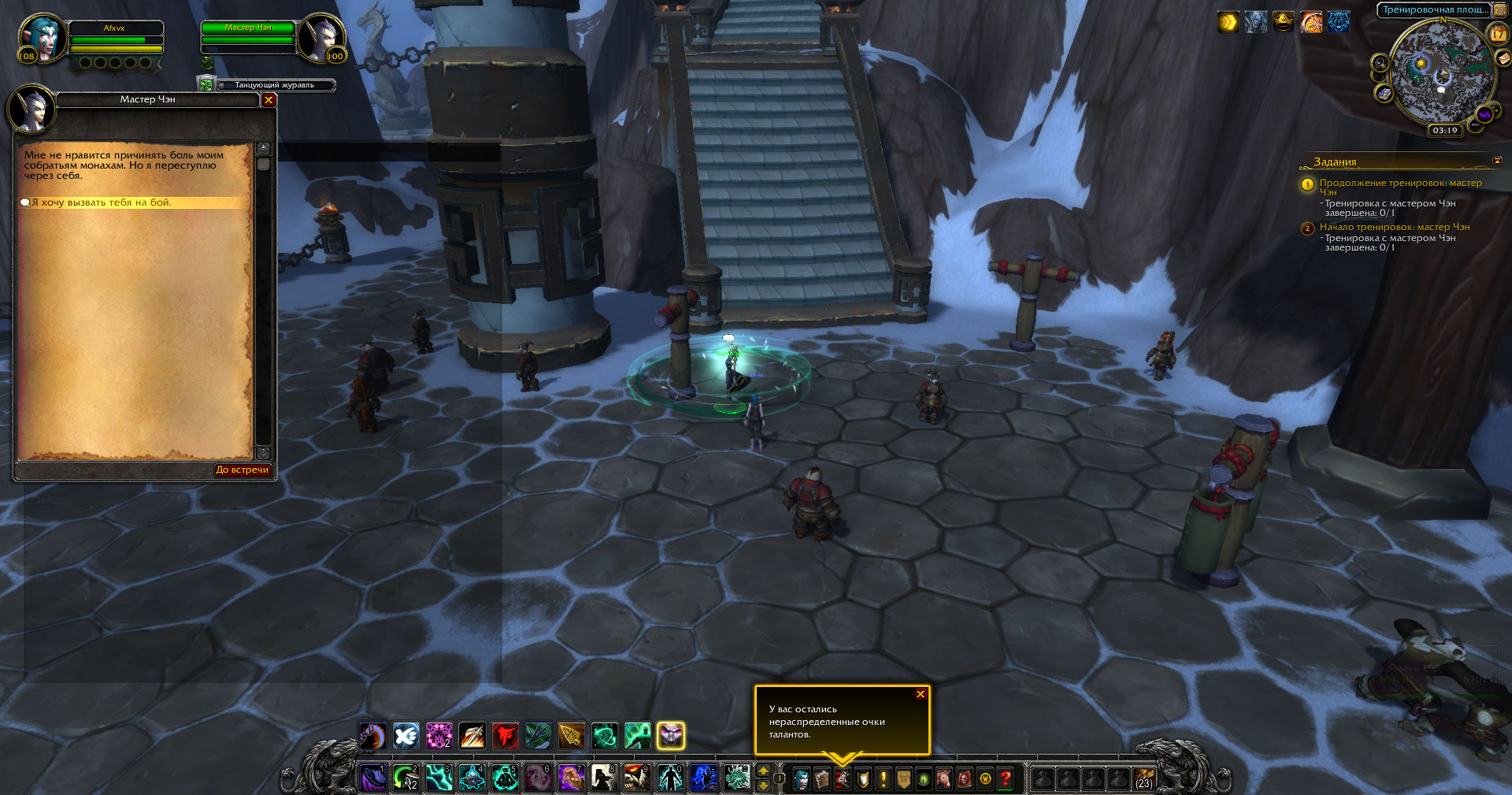Open the minimap calendar showing 17

point(1498,34)
